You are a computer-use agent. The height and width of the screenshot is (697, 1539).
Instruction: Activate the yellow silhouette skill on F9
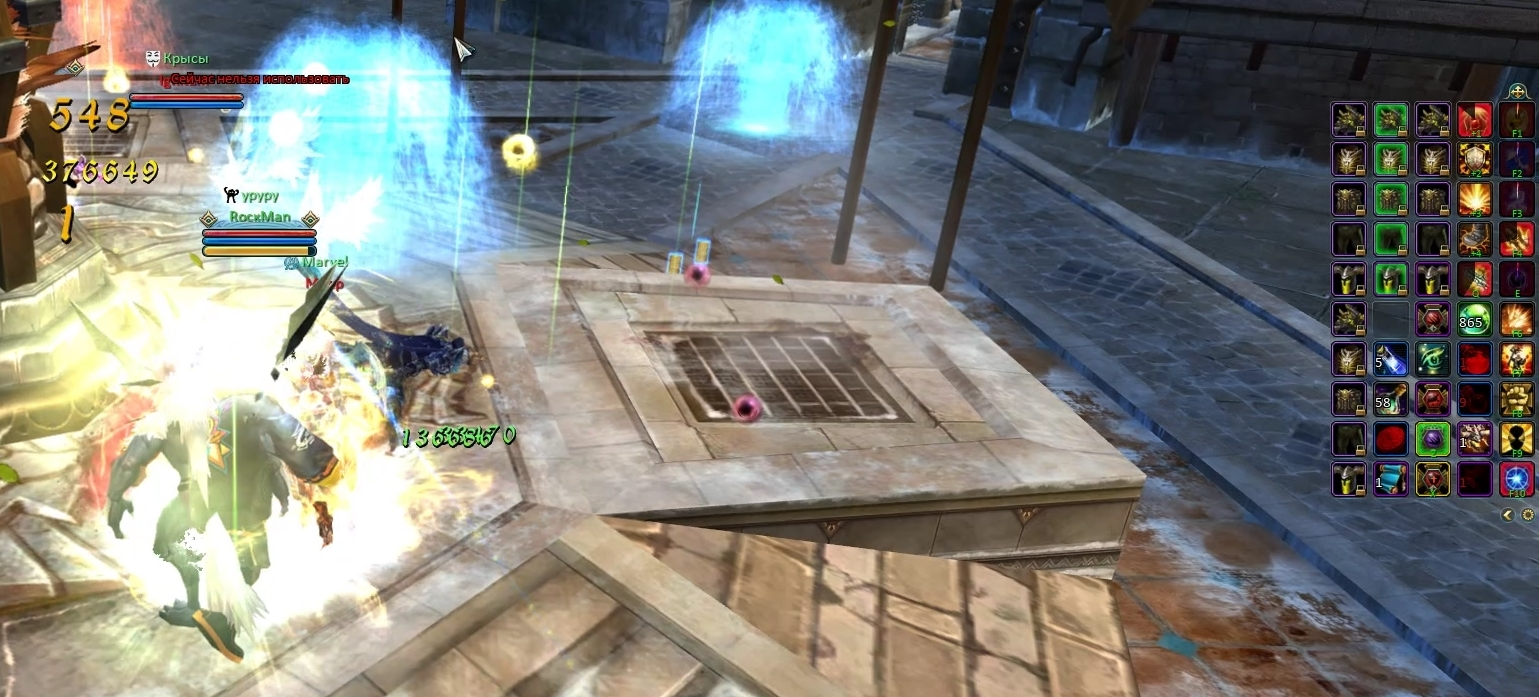[1516, 439]
